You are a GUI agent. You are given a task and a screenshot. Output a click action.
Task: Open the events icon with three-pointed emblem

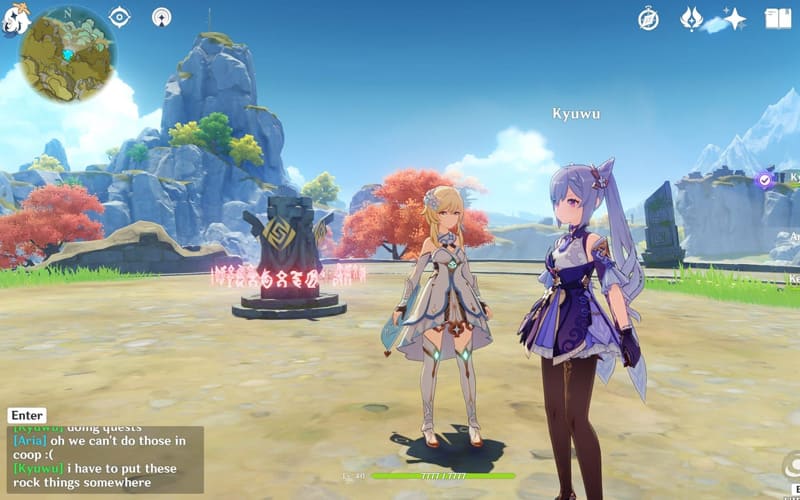(x=691, y=18)
